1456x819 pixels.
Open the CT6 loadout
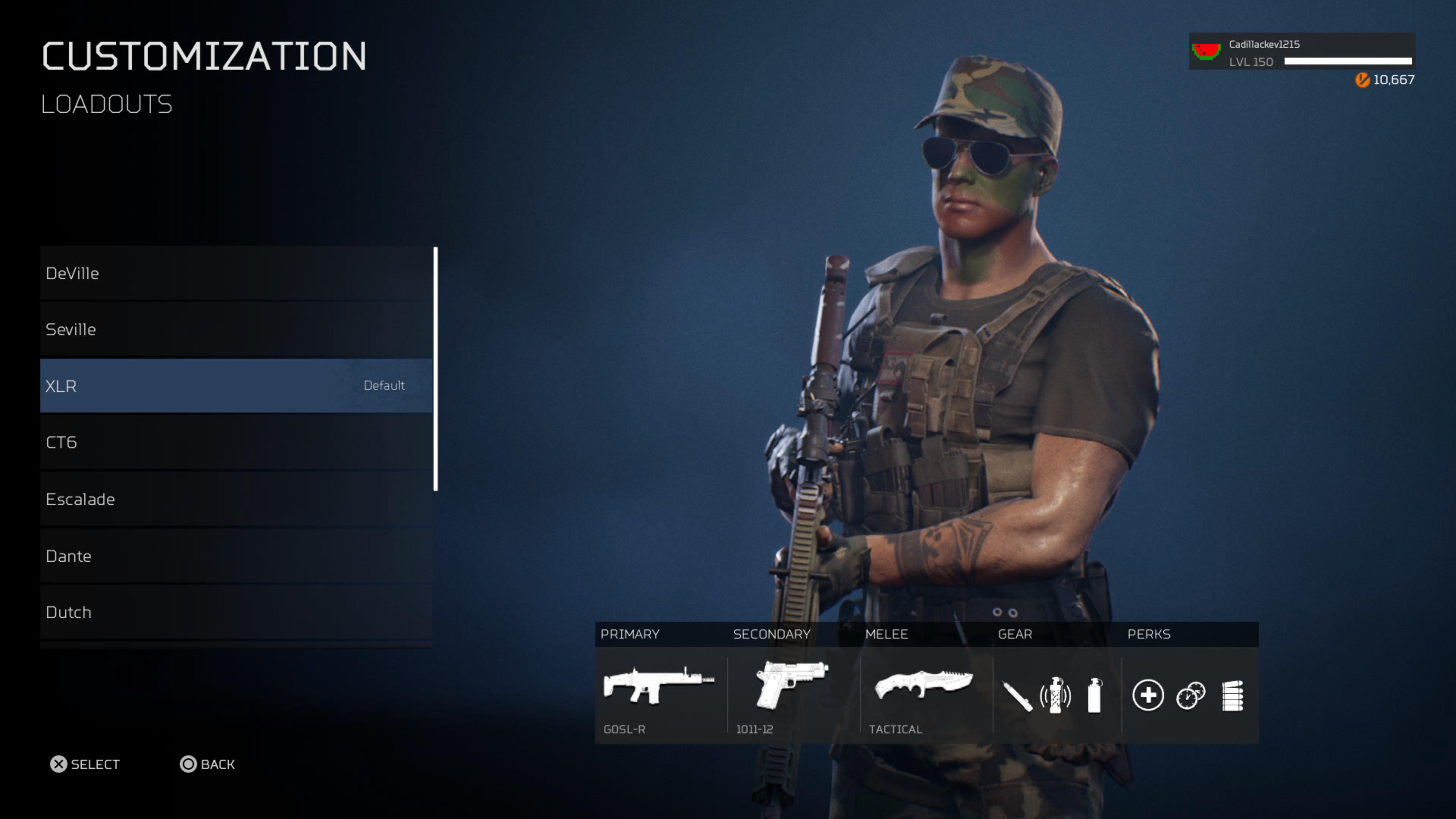(236, 442)
